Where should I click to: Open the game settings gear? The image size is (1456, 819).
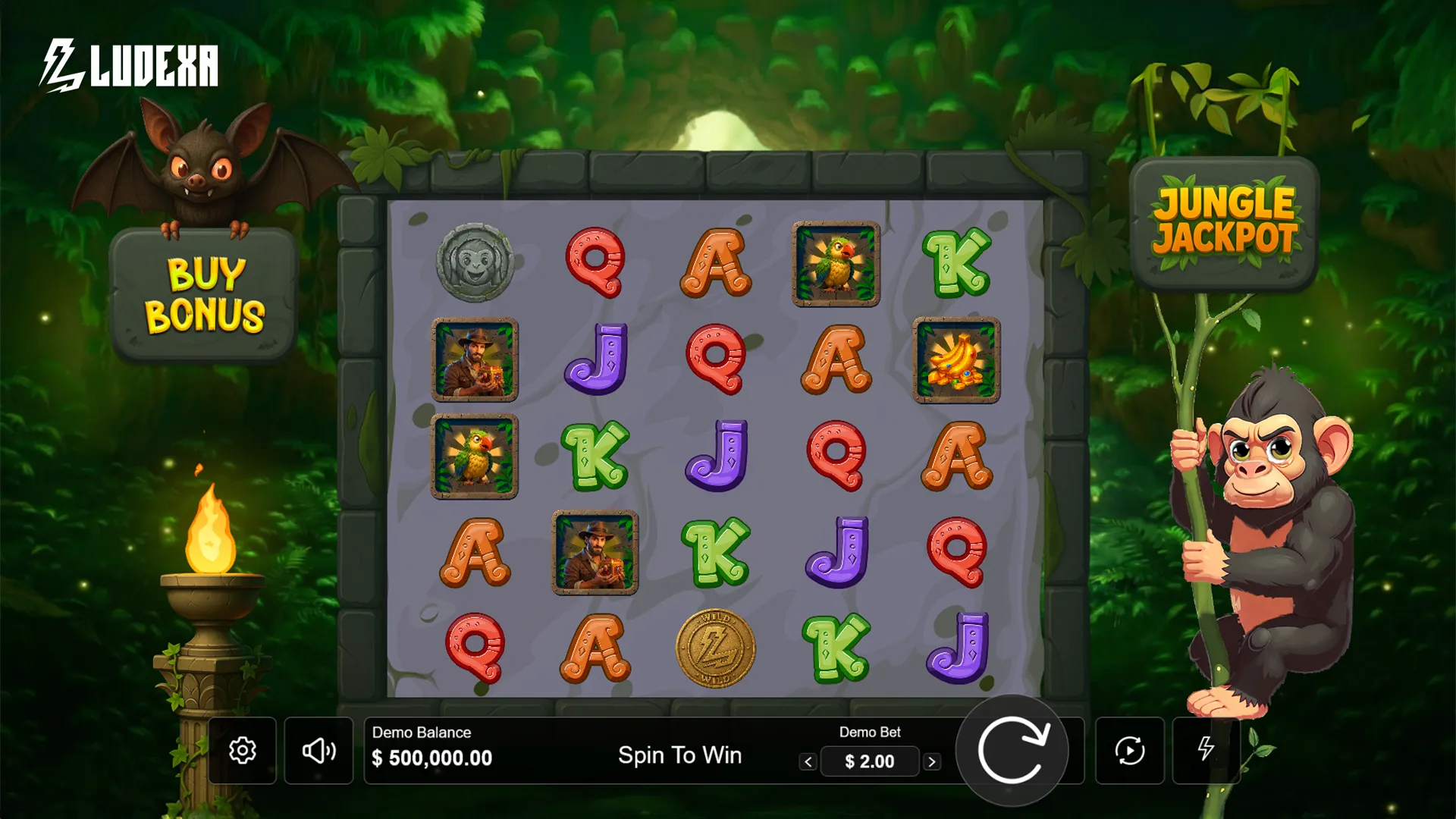click(243, 750)
